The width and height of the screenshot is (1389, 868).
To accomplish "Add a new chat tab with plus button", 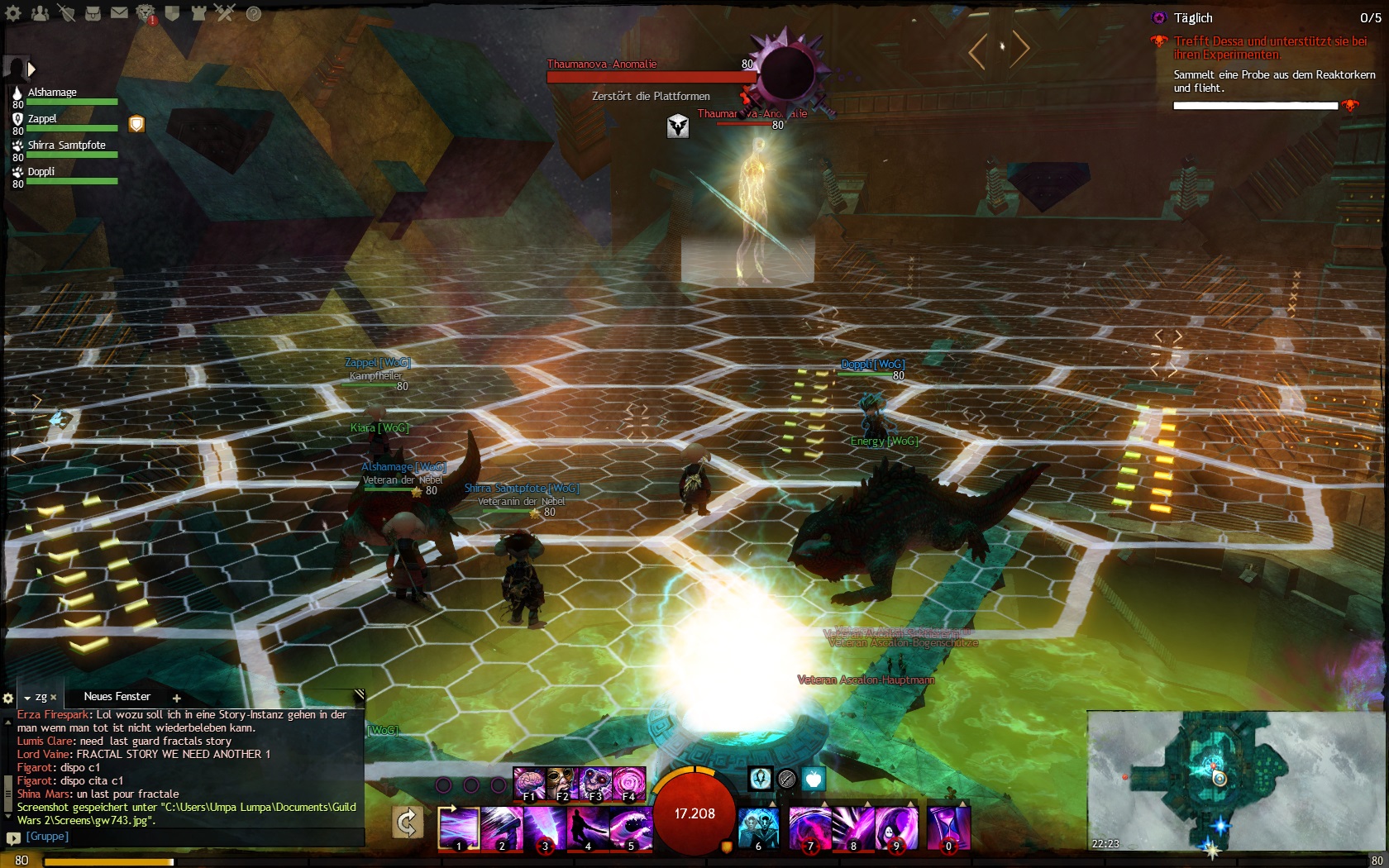I will 176,698.
